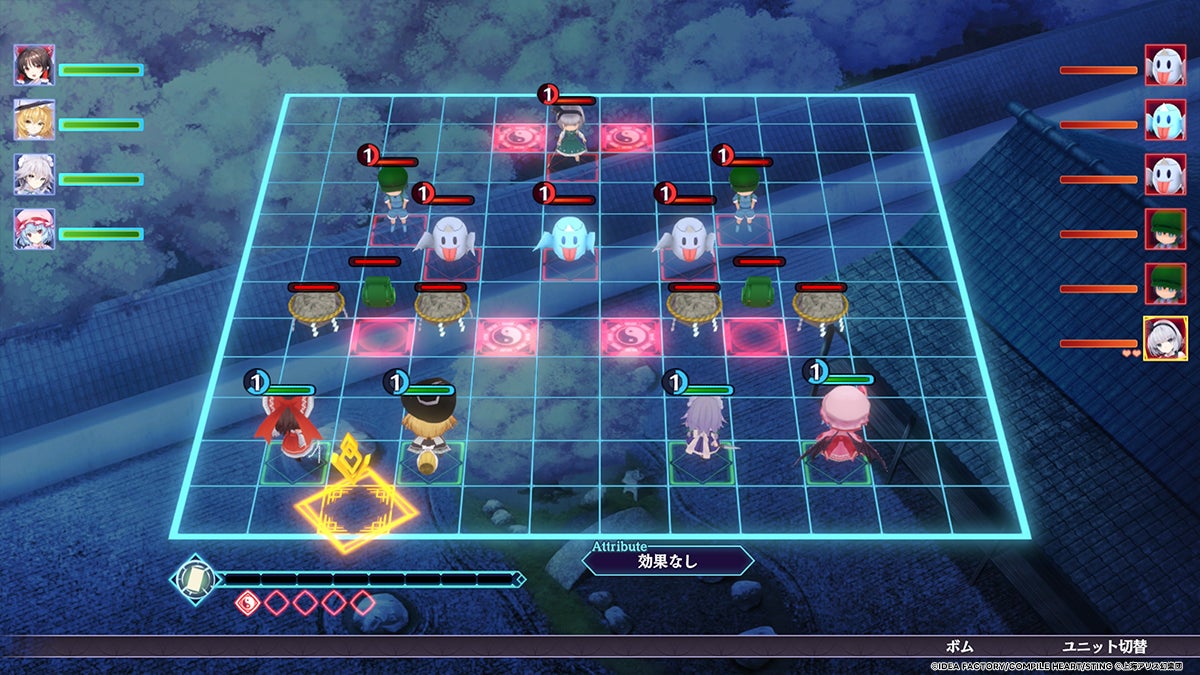The image size is (1200, 675).
Task: Select Remilia's portrait with pink cap
Action: [34, 230]
